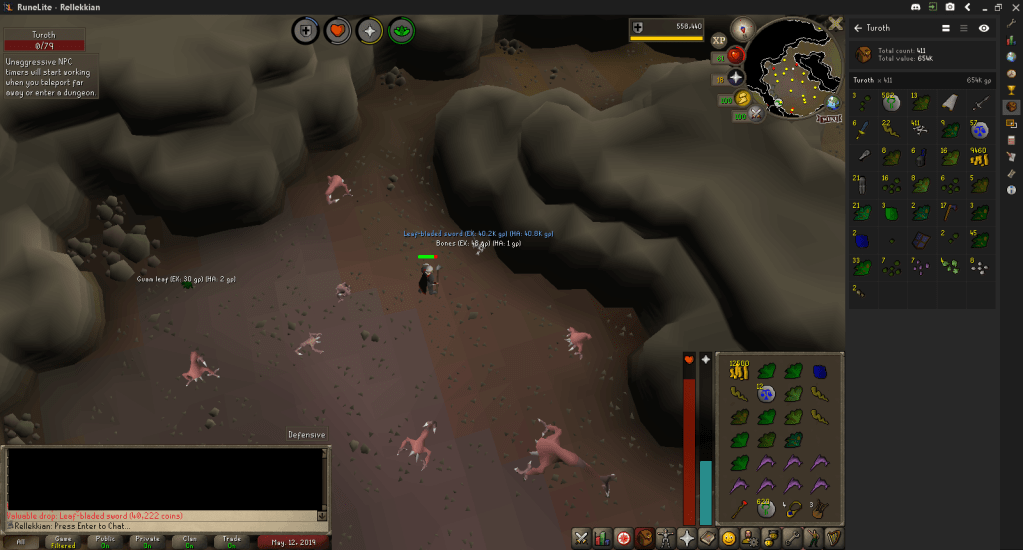Screen dimensions: 1023x550
Task: Toggle run using the run energy orb
Action: pyautogui.click(x=743, y=97)
